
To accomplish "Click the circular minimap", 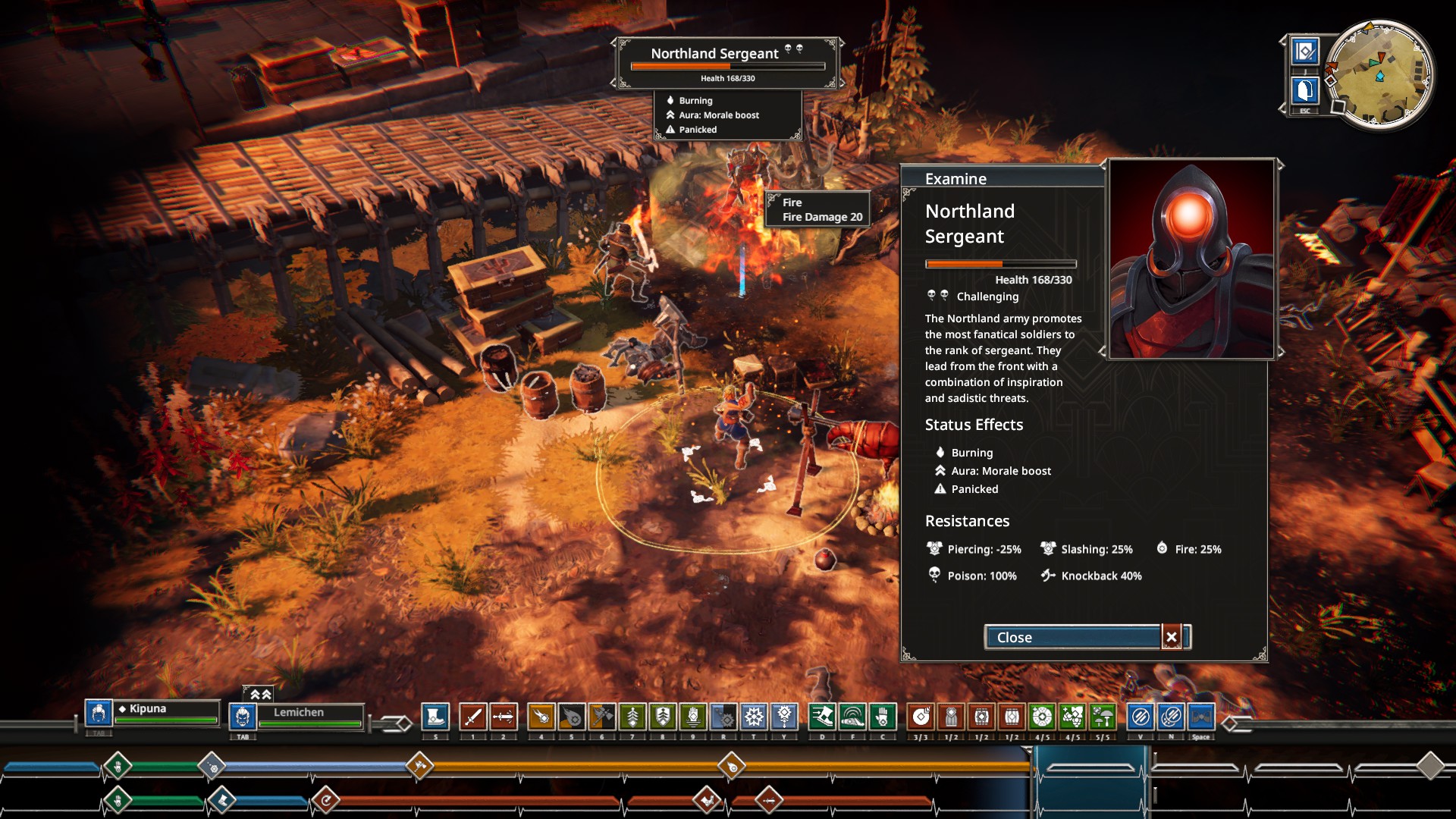I will [1380, 74].
